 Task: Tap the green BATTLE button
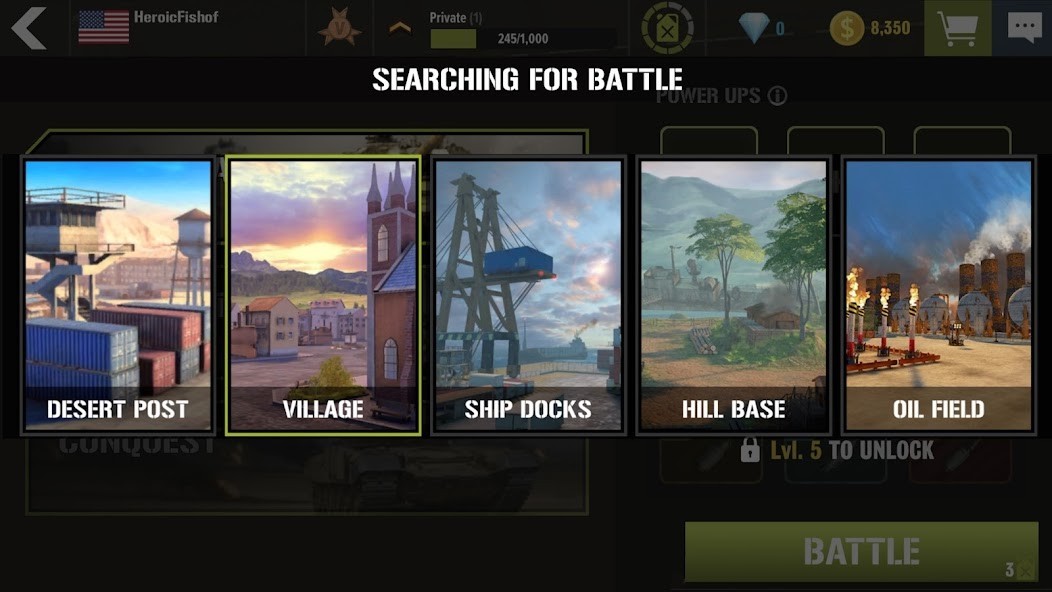861,551
